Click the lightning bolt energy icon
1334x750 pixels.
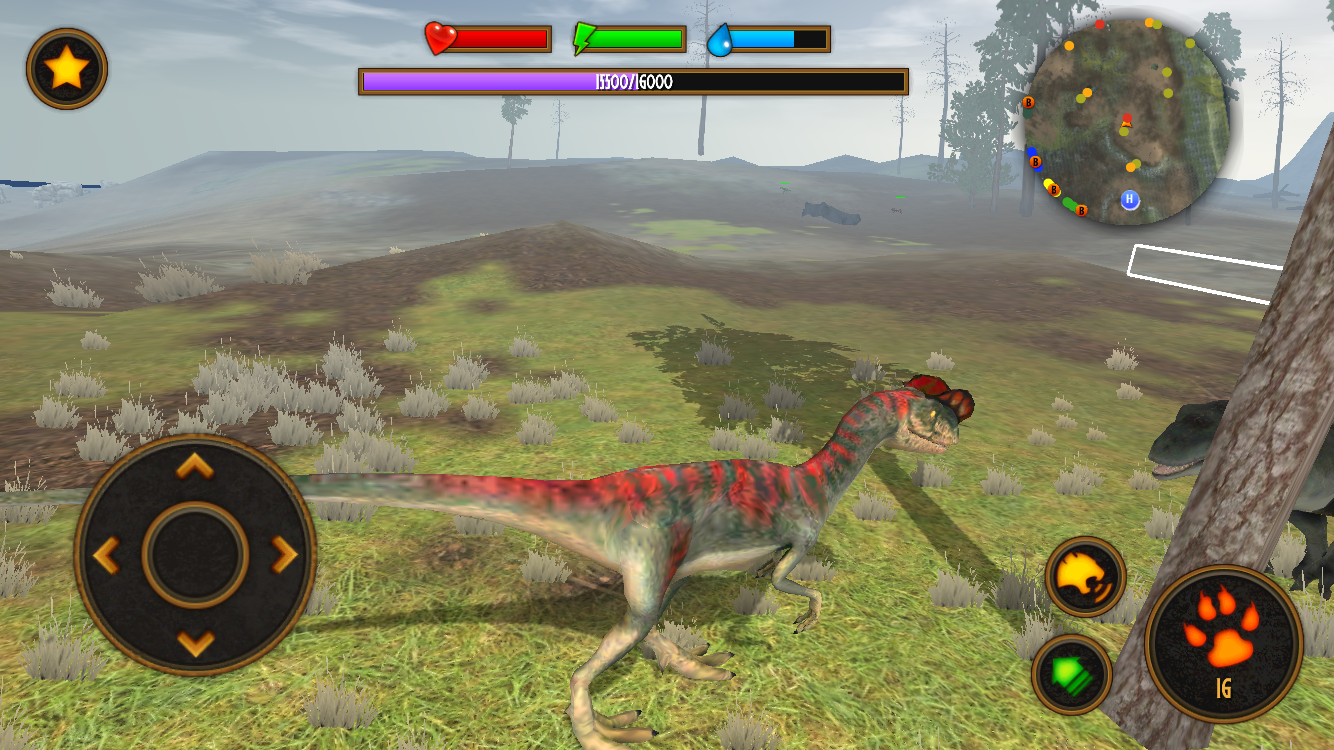click(585, 38)
